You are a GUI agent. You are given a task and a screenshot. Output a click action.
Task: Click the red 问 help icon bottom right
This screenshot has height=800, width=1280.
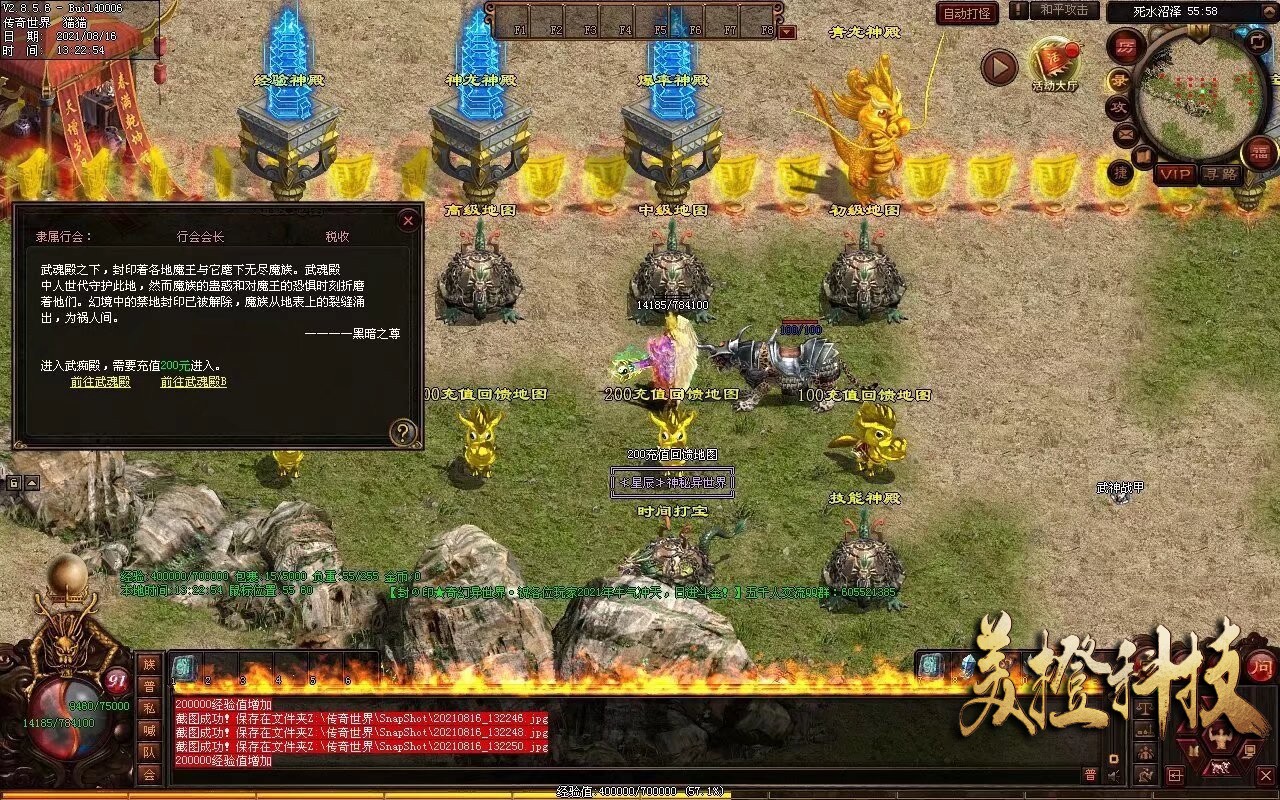[1260, 668]
